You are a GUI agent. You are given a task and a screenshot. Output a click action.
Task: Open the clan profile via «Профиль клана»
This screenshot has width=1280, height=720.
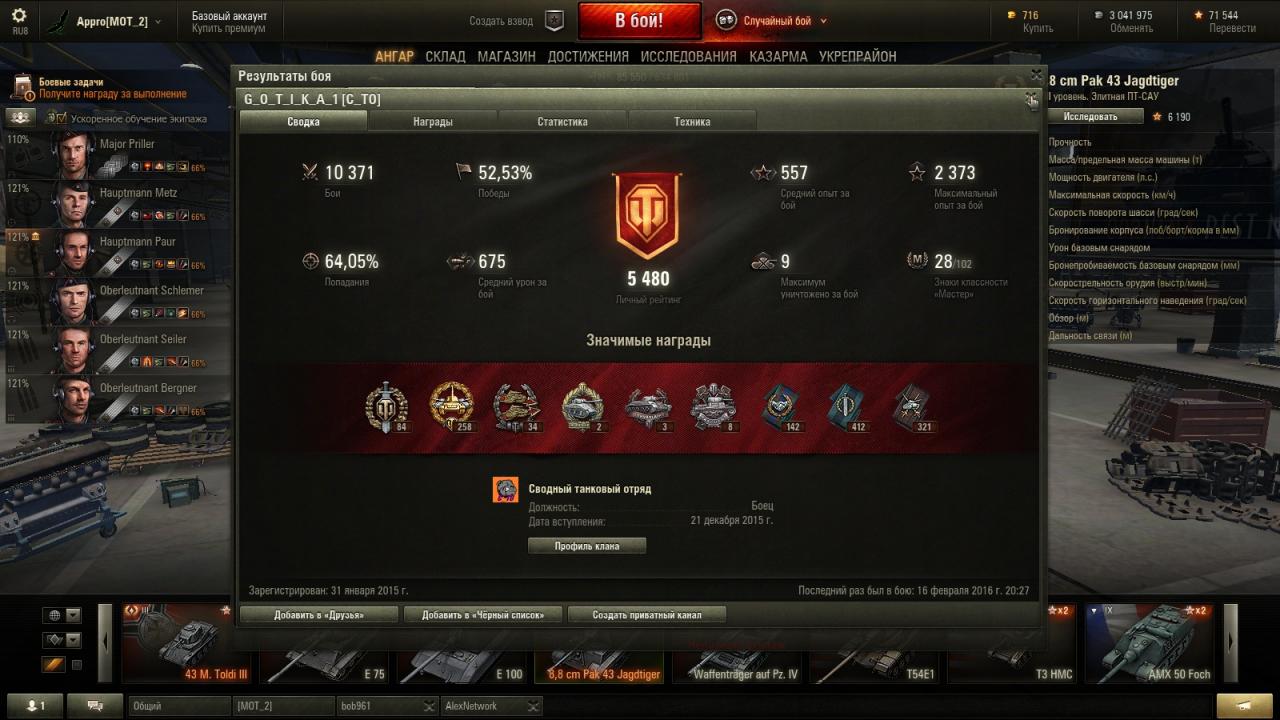[x=587, y=546]
